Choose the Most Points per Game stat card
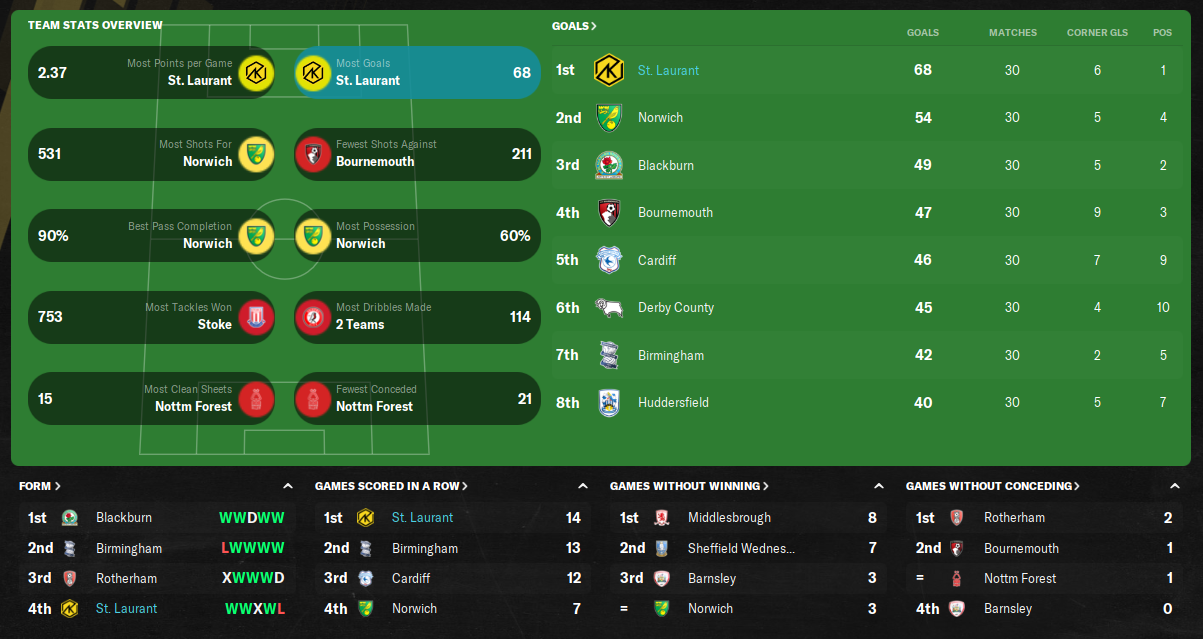 (x=151, y=72)
